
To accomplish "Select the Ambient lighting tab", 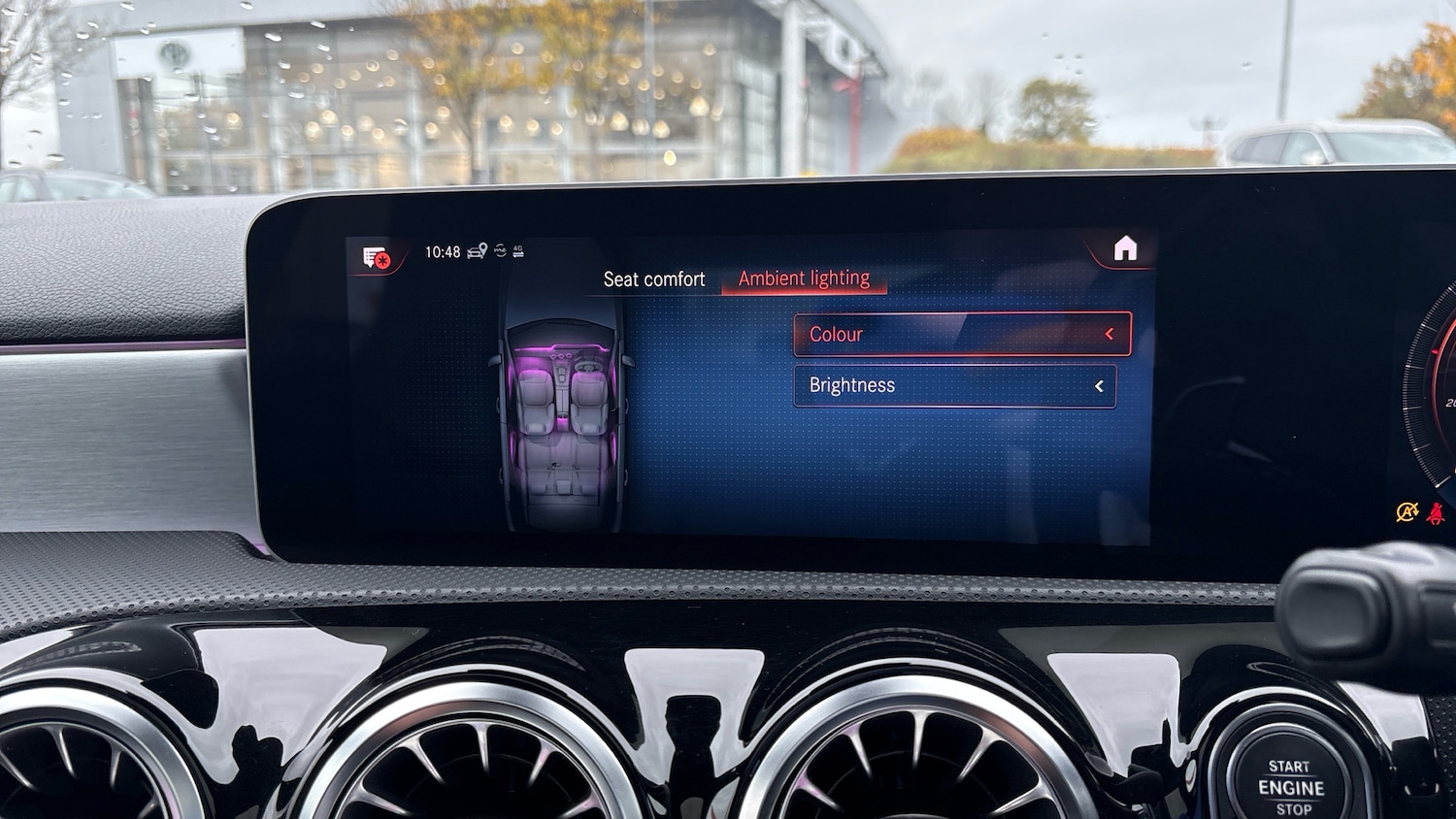I will pos(804,278).
